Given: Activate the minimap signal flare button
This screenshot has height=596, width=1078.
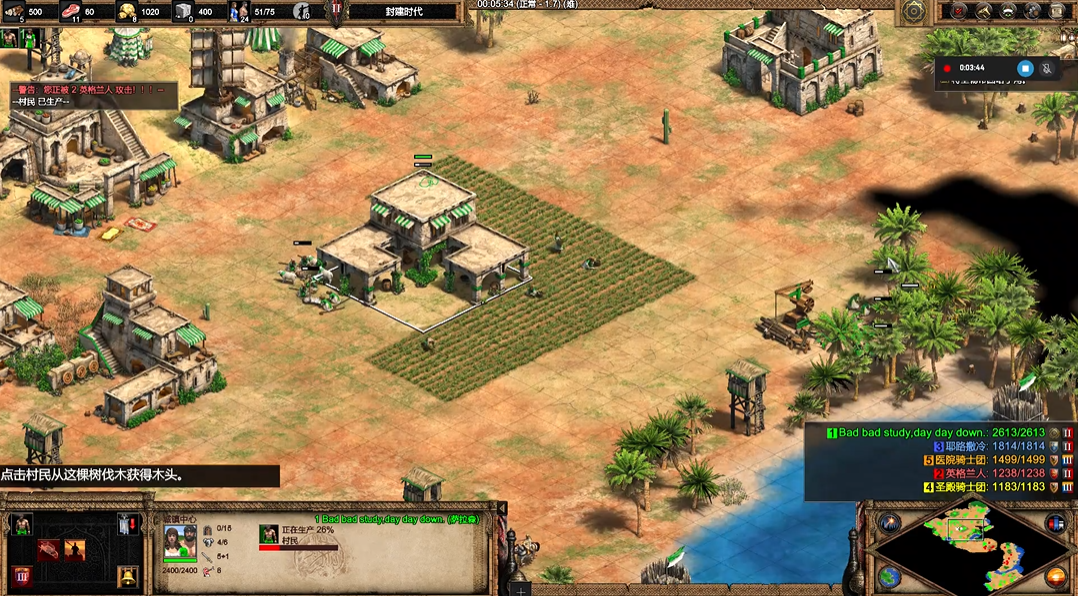Looking at the screenshot, I should (888, 523).
